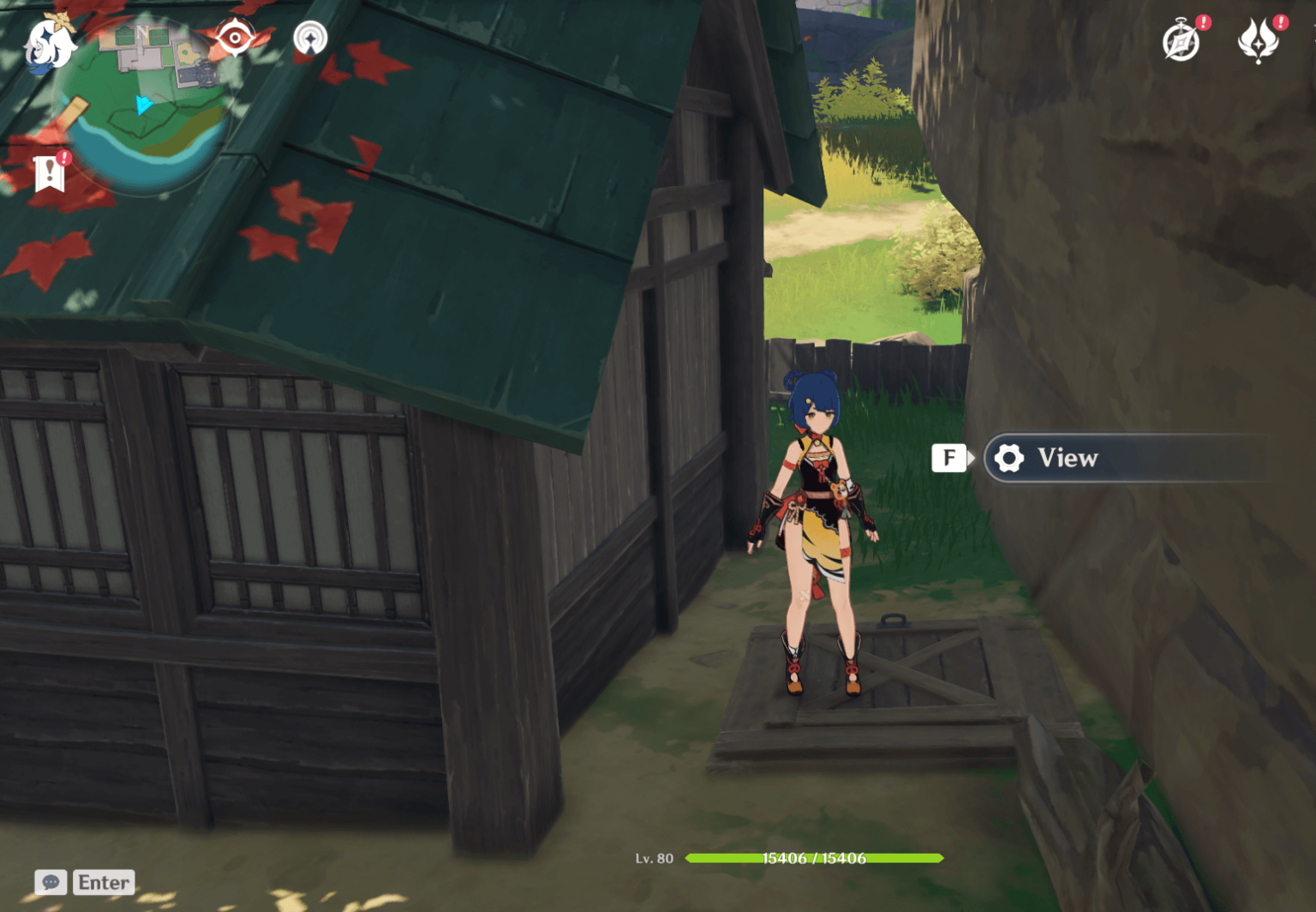
Task: Click the network signal status icon
Action: [310, 39]
